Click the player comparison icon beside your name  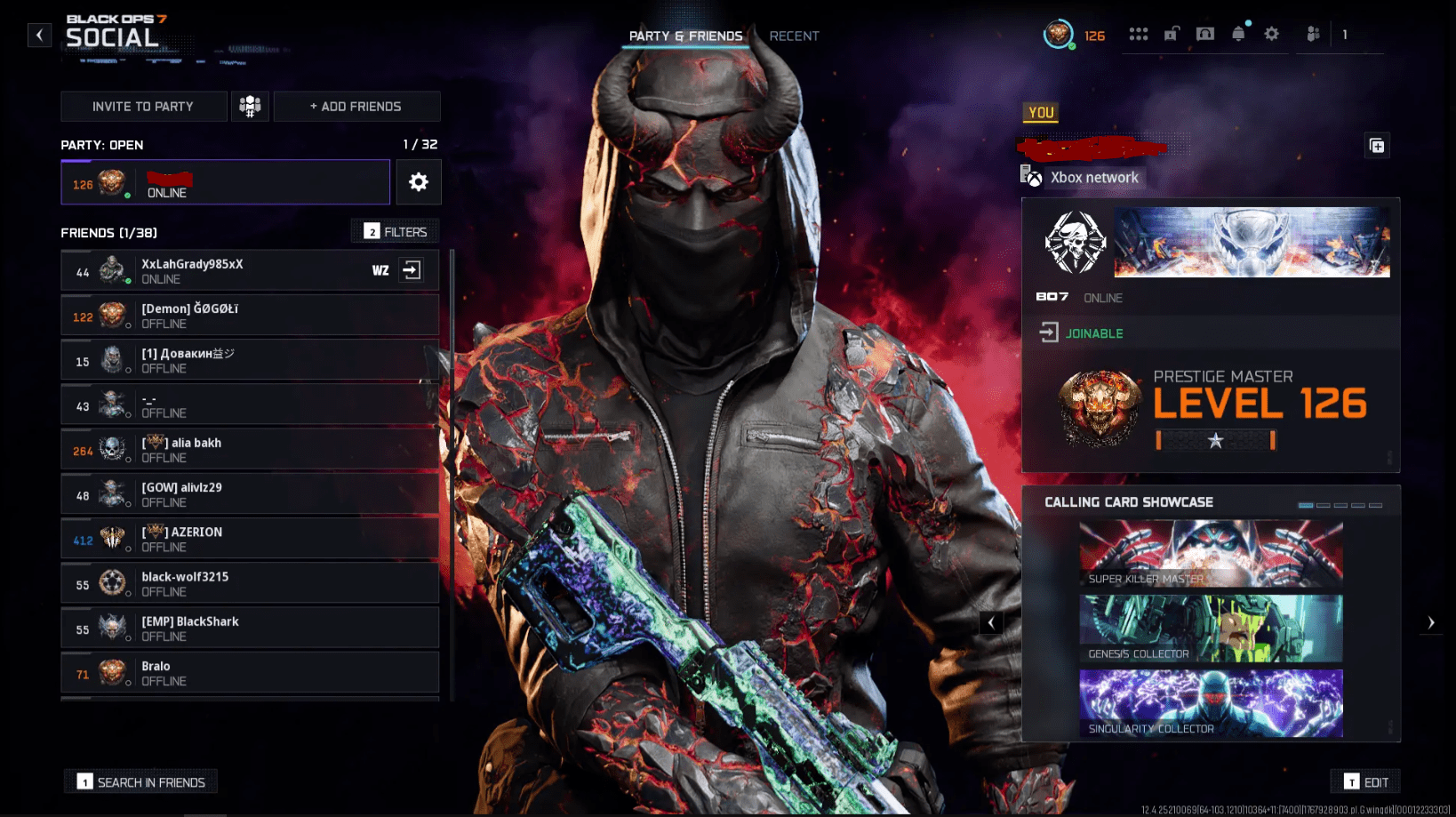coord(1377,145)
